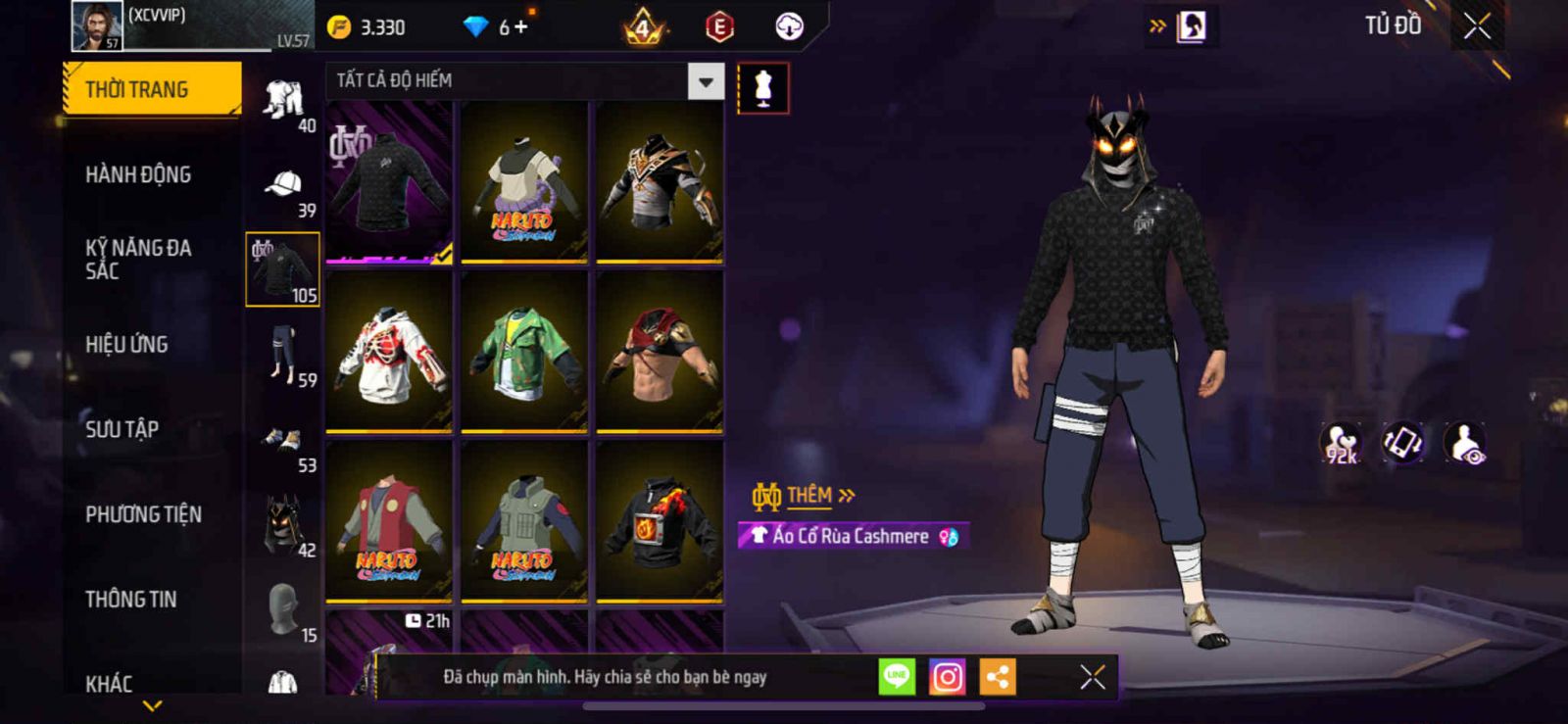Share the screenshot via LINE
This screenshot has width=1568, height=724.
tap(896, 677)
